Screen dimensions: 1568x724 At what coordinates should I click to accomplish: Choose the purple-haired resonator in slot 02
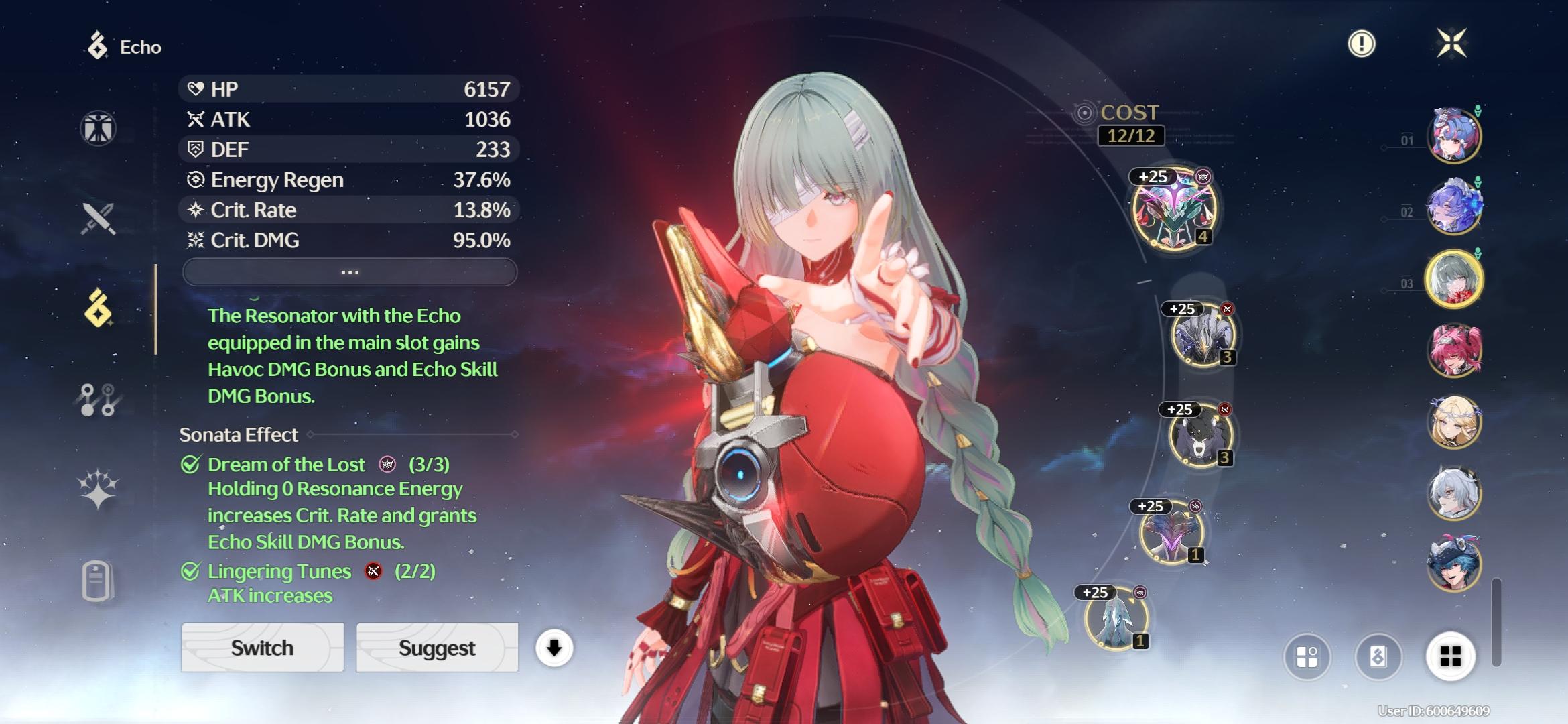coord(1453,206)
